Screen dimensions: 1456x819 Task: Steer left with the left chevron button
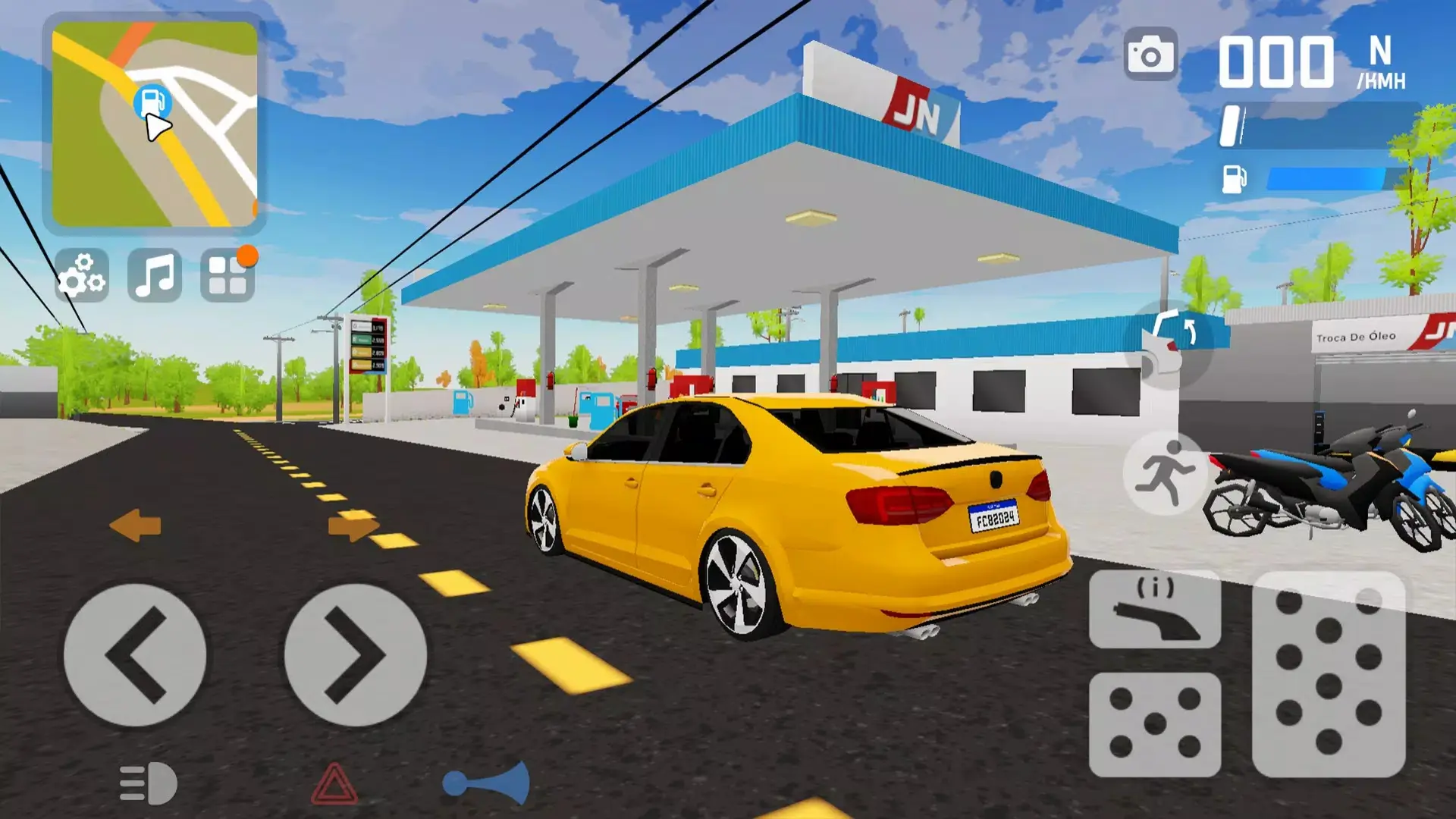pos(135,654)
